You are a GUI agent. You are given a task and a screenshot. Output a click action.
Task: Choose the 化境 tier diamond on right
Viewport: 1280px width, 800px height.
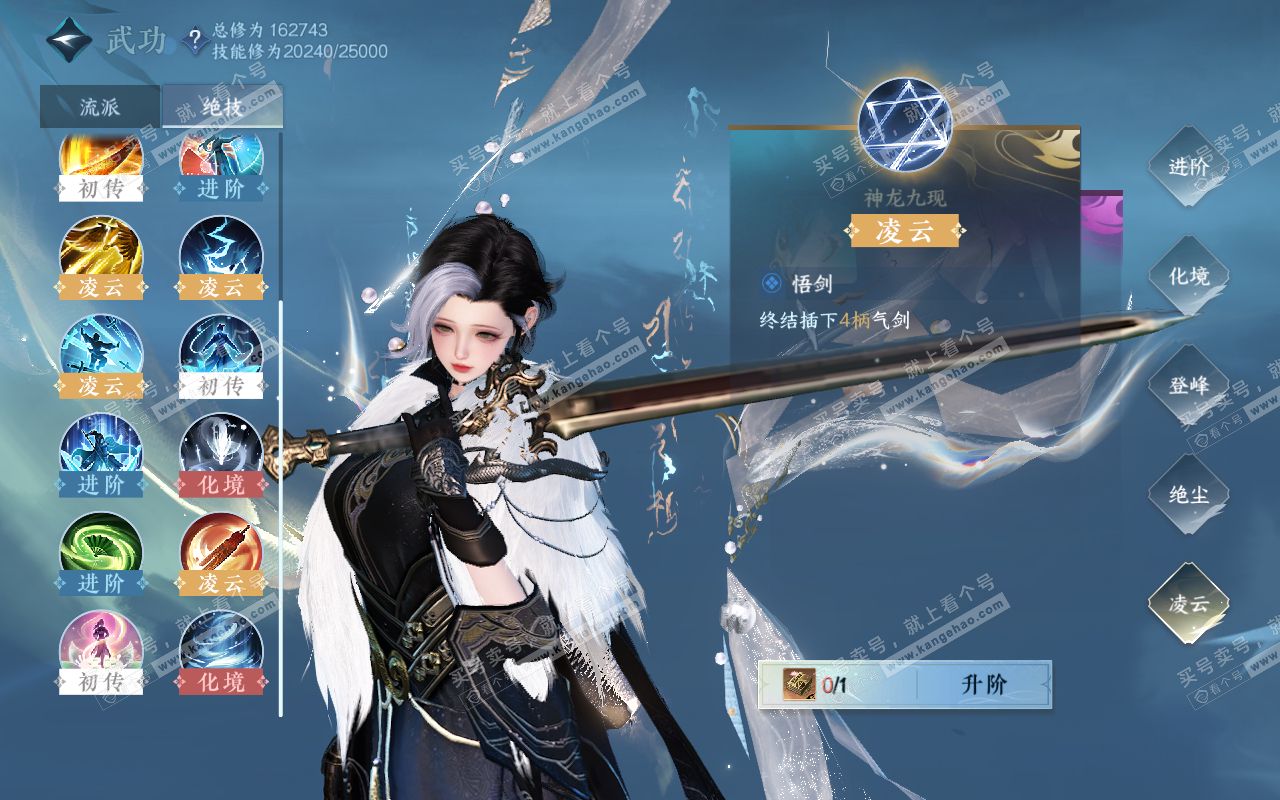(1188, 276)
